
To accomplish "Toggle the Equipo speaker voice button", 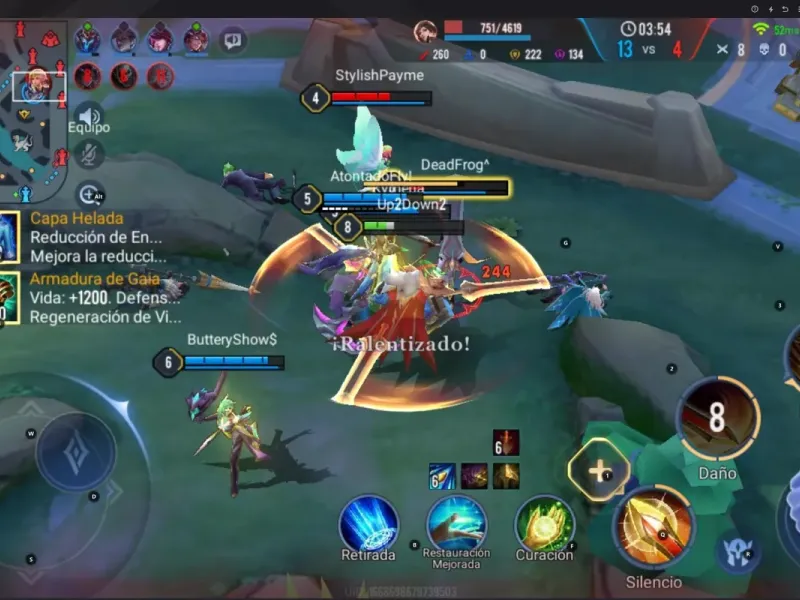I will [x=88, y=115].
